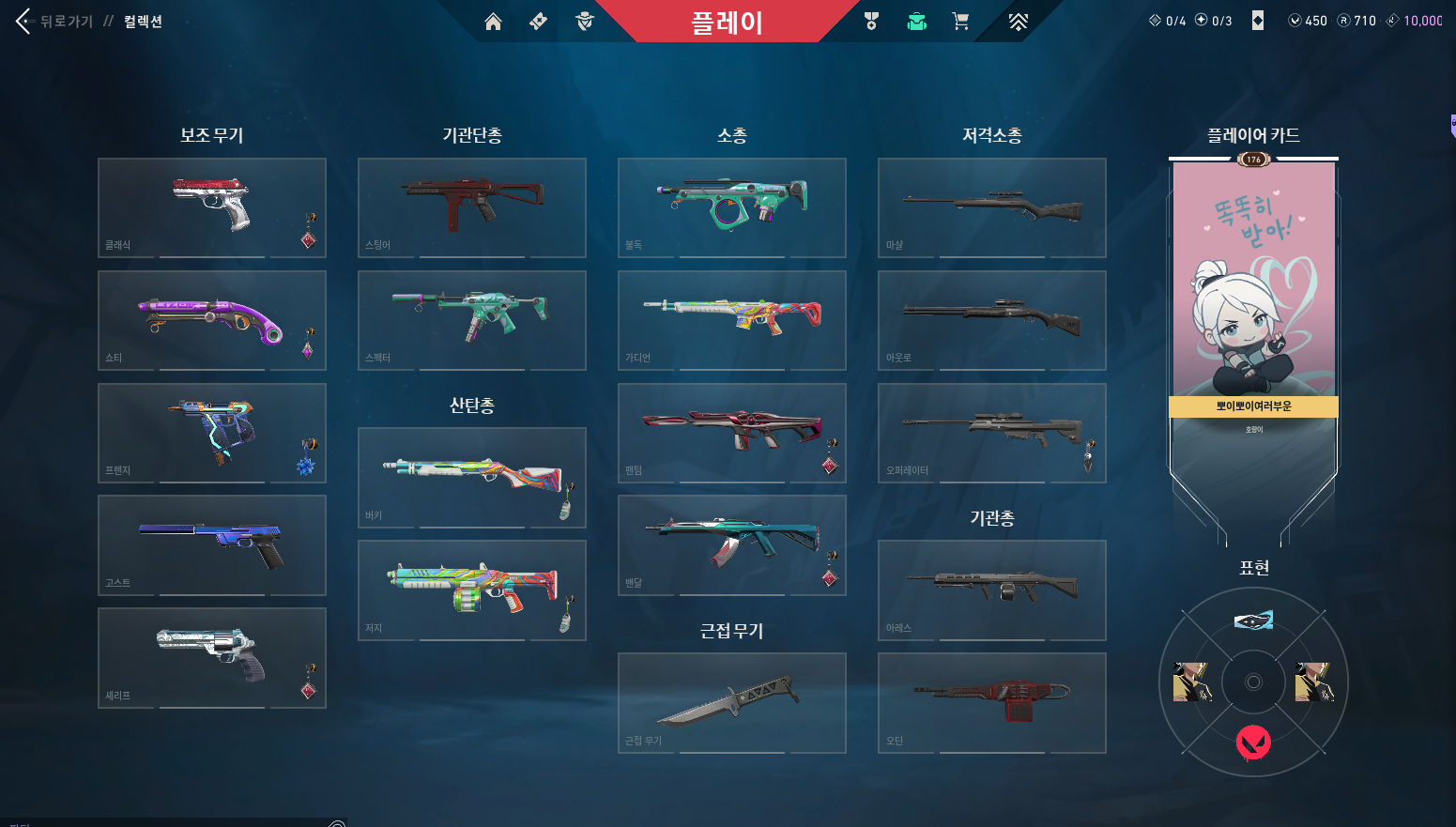This screenshot has height=827, width=1456.
Task: Select the 팬텀 rifle skin thumbnail
Action: 731,433
